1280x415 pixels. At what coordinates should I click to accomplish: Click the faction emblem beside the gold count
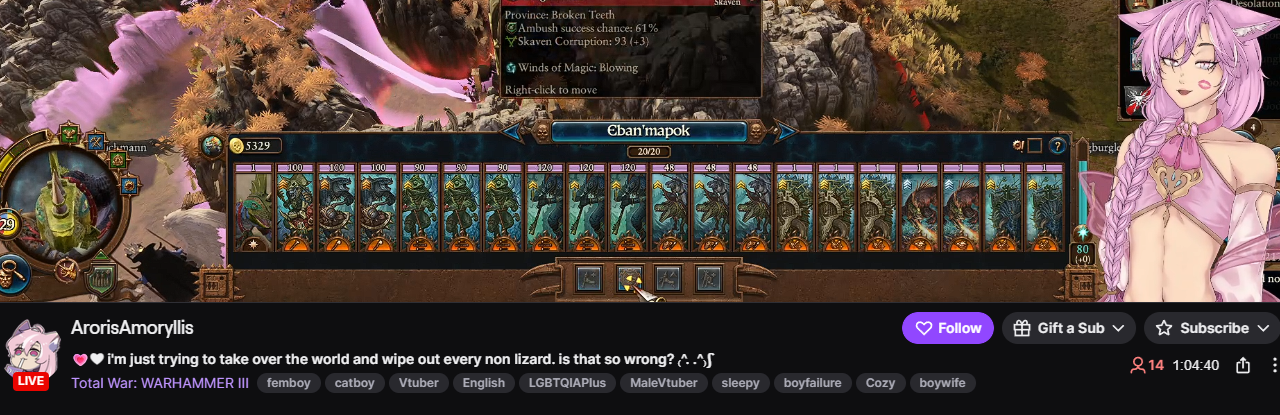point(212,146)
